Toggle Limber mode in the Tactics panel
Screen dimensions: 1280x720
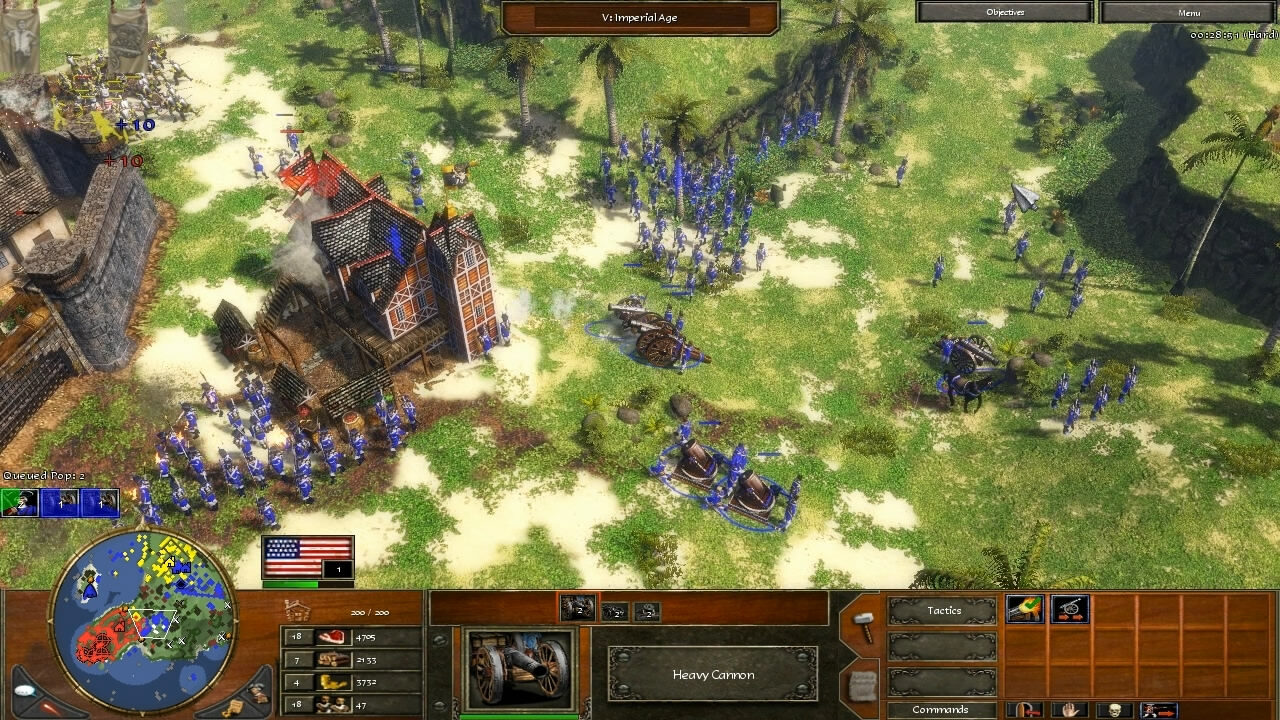click(x=1068, y=609)
